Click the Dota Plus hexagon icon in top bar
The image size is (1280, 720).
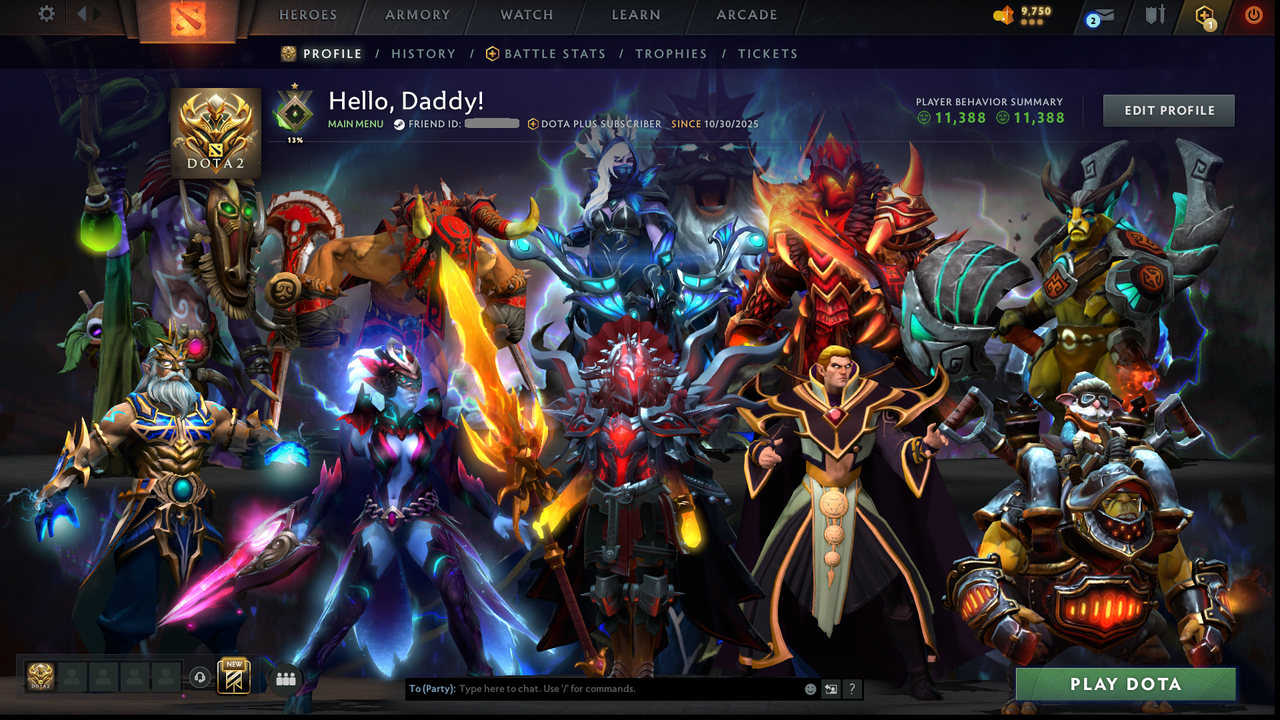coord(1204,15)
